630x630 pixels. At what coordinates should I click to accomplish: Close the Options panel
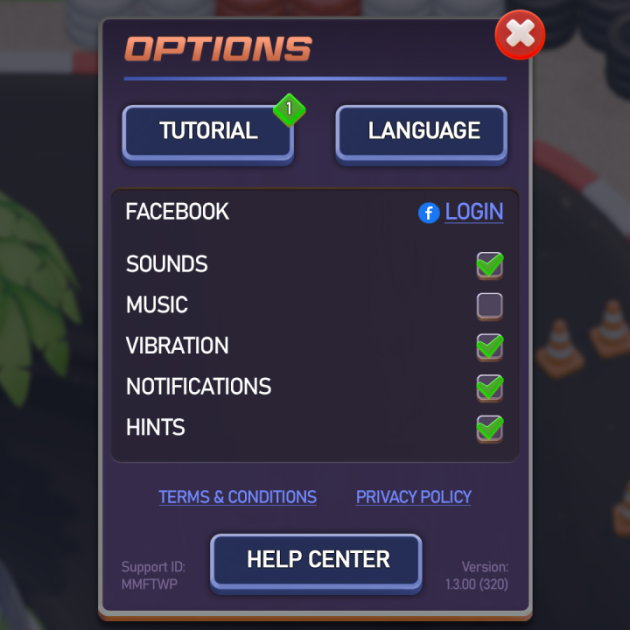pyautogui.click(x=520, y=35)
